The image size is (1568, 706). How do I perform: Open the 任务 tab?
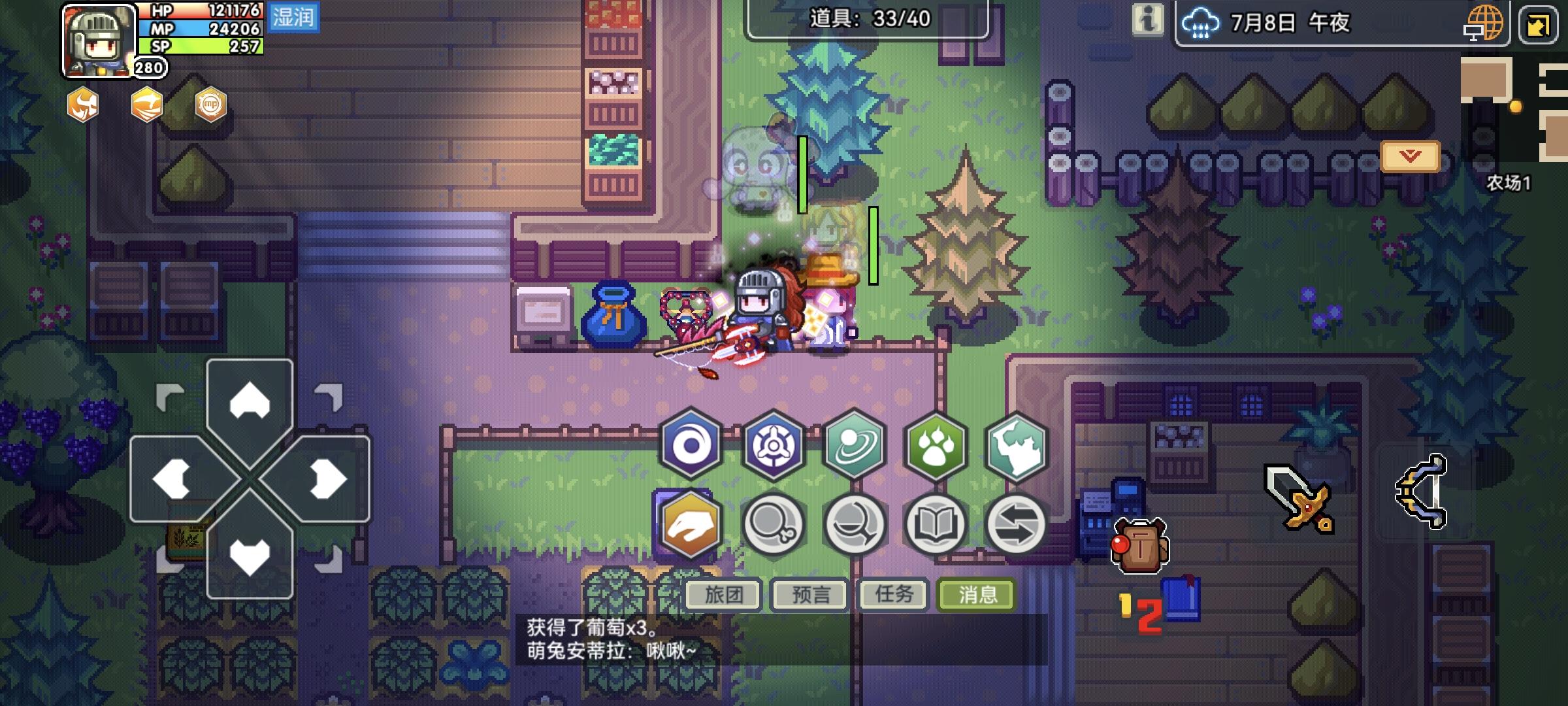[x=892, y=594]
